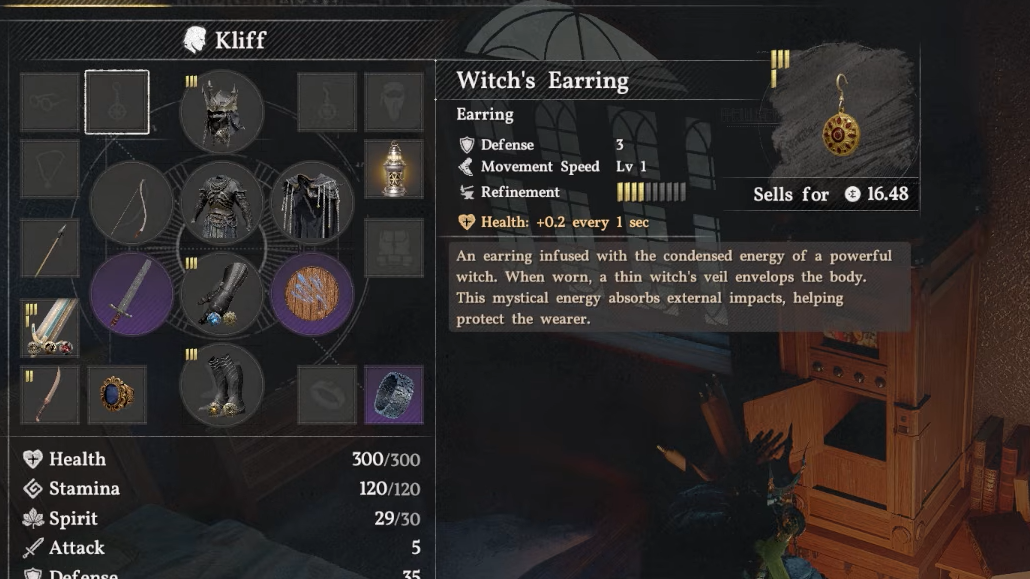Image resolution: width=1030 pixels, height=579 pixels.
Task: Select the chest armor slot
Action: click(221, 202)
